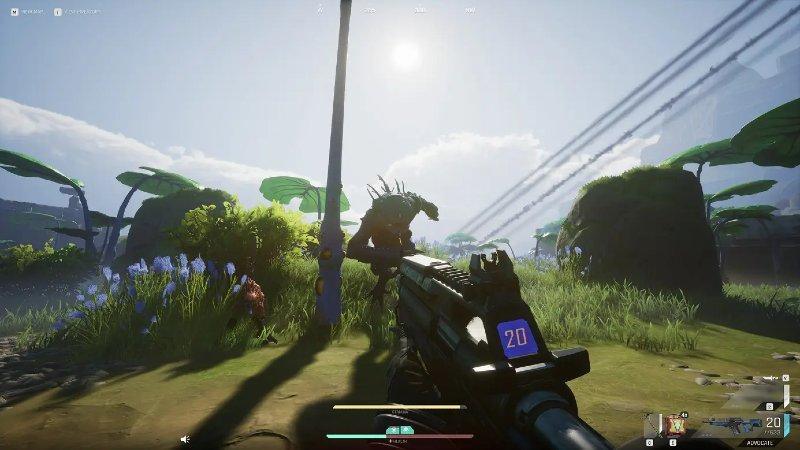Click the first teal status effect icon
The height and width of the screenshot is (450, 800).
click(x=392, y=430)
